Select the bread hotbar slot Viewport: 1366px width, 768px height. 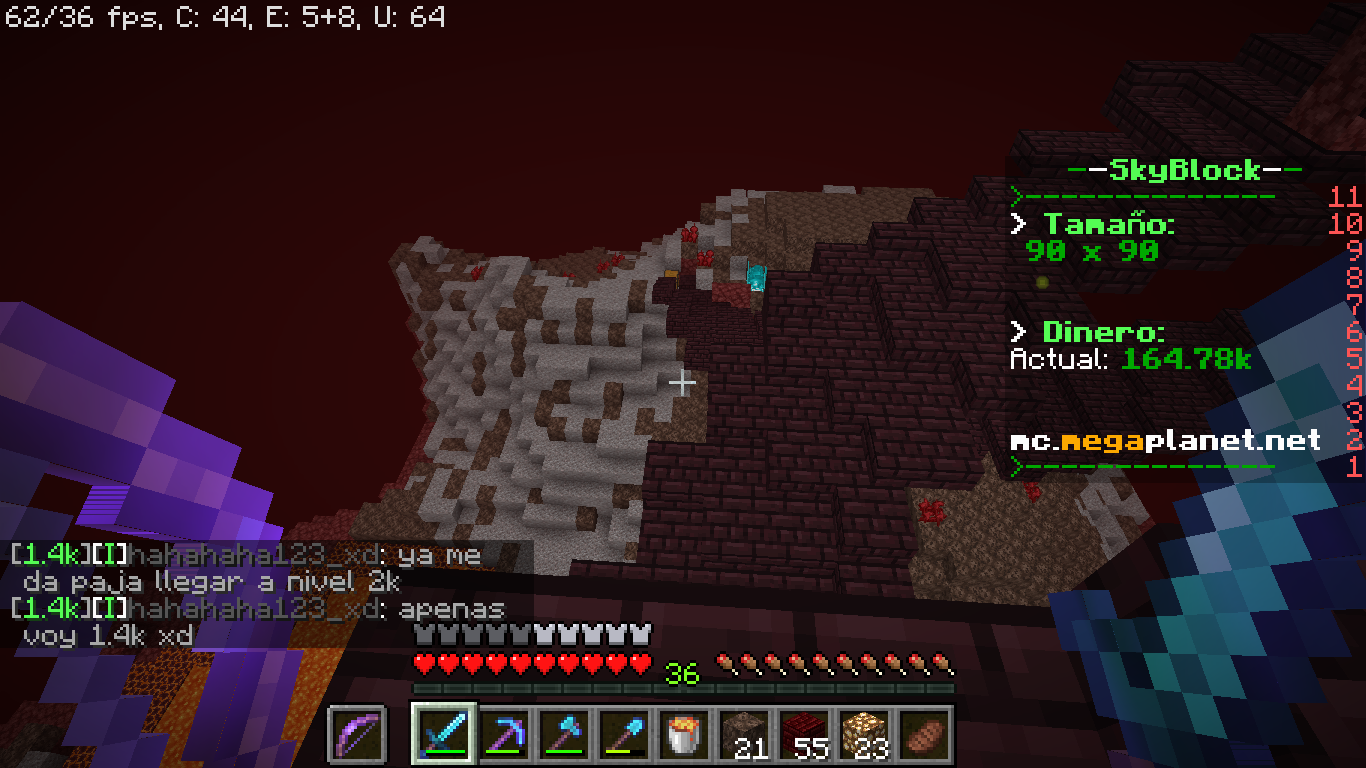925,733
